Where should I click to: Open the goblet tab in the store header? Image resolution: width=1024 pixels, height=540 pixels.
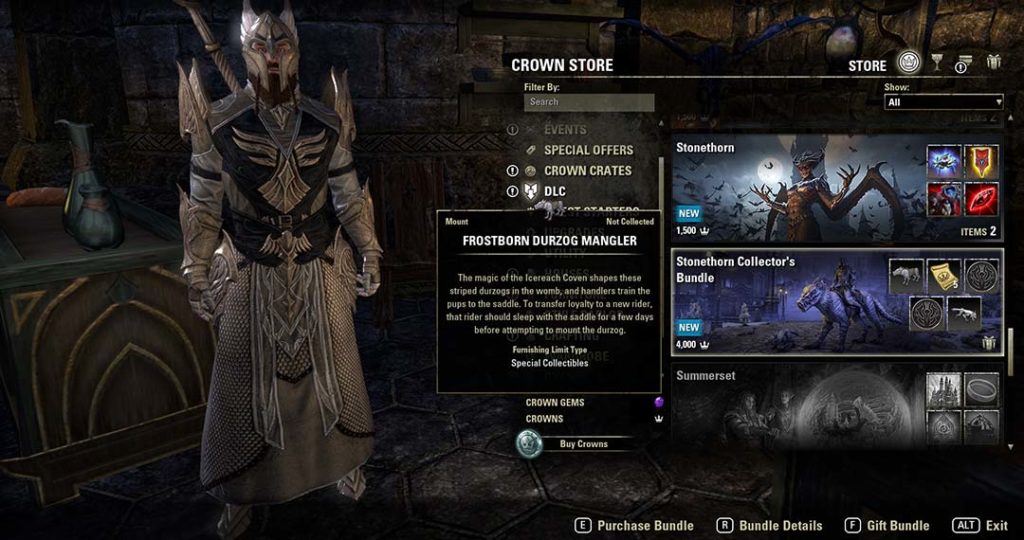coord(937,64)
